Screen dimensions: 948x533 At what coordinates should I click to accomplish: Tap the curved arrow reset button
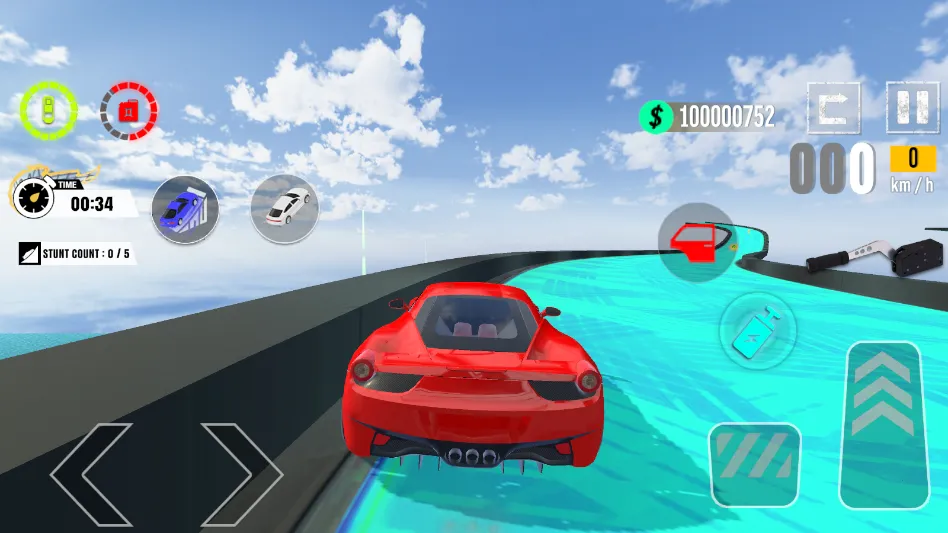(833, 107)
